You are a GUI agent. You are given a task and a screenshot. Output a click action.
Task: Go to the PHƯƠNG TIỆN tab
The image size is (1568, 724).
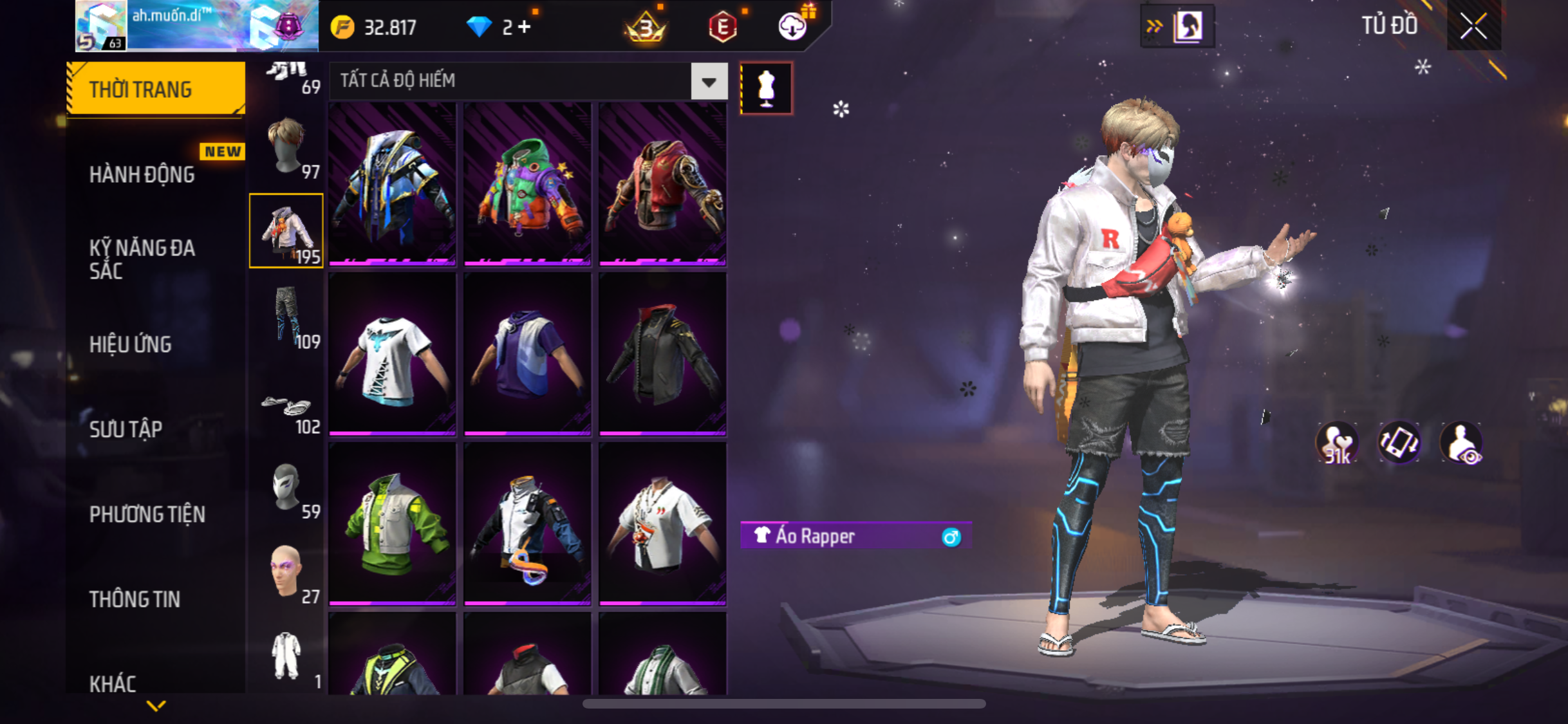tap(147, 514)
